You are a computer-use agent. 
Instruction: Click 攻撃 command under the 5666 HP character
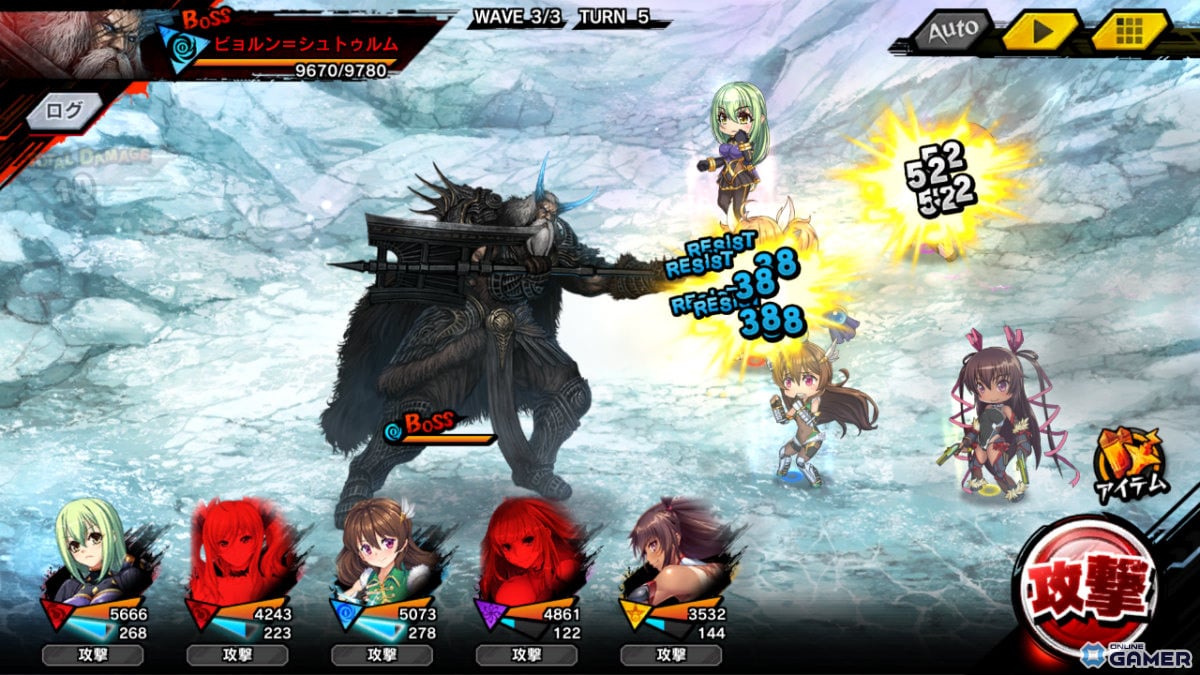(x=92, y=655)
